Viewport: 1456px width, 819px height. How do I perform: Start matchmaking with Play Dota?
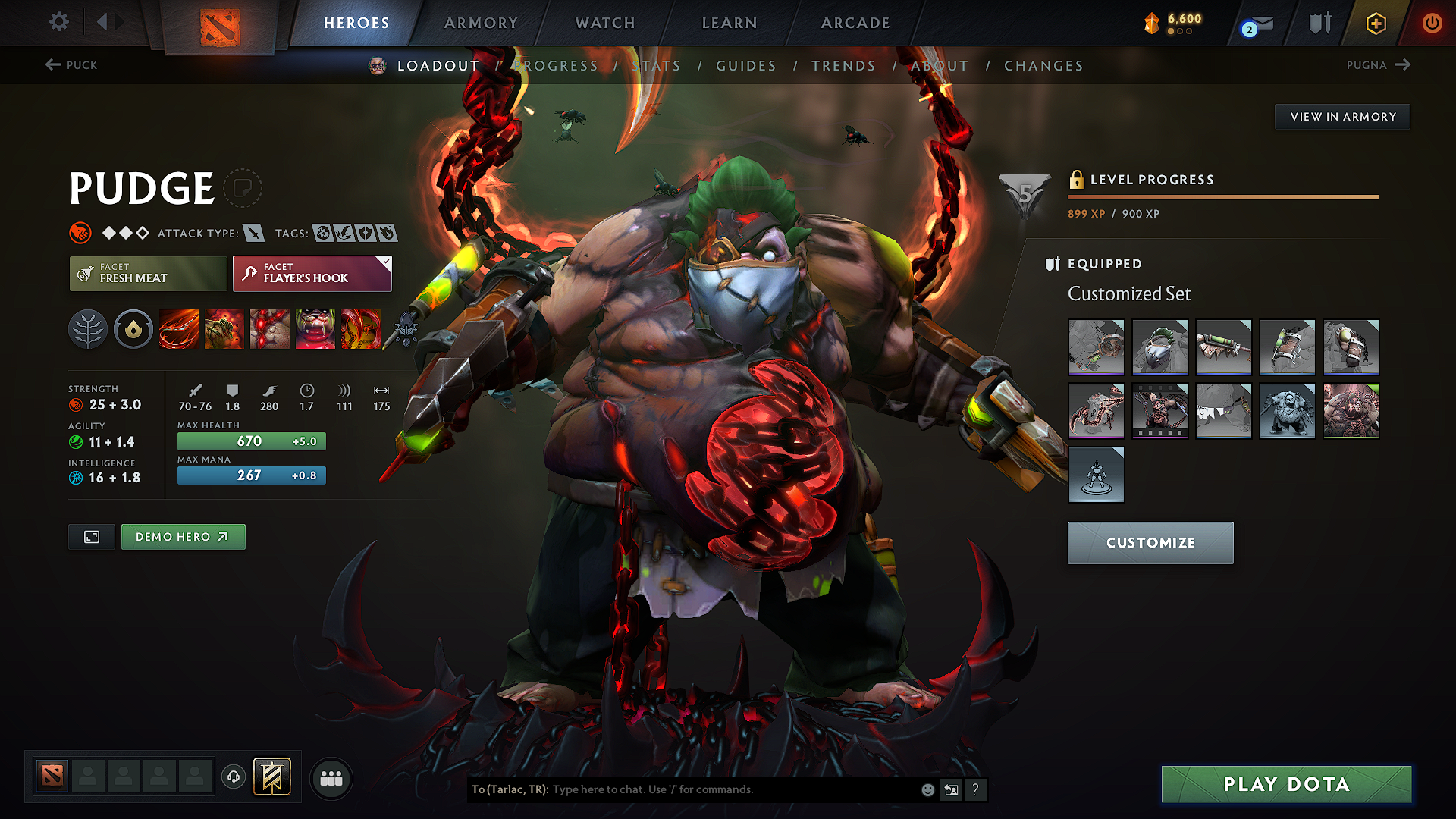[x=1286, y=784]
